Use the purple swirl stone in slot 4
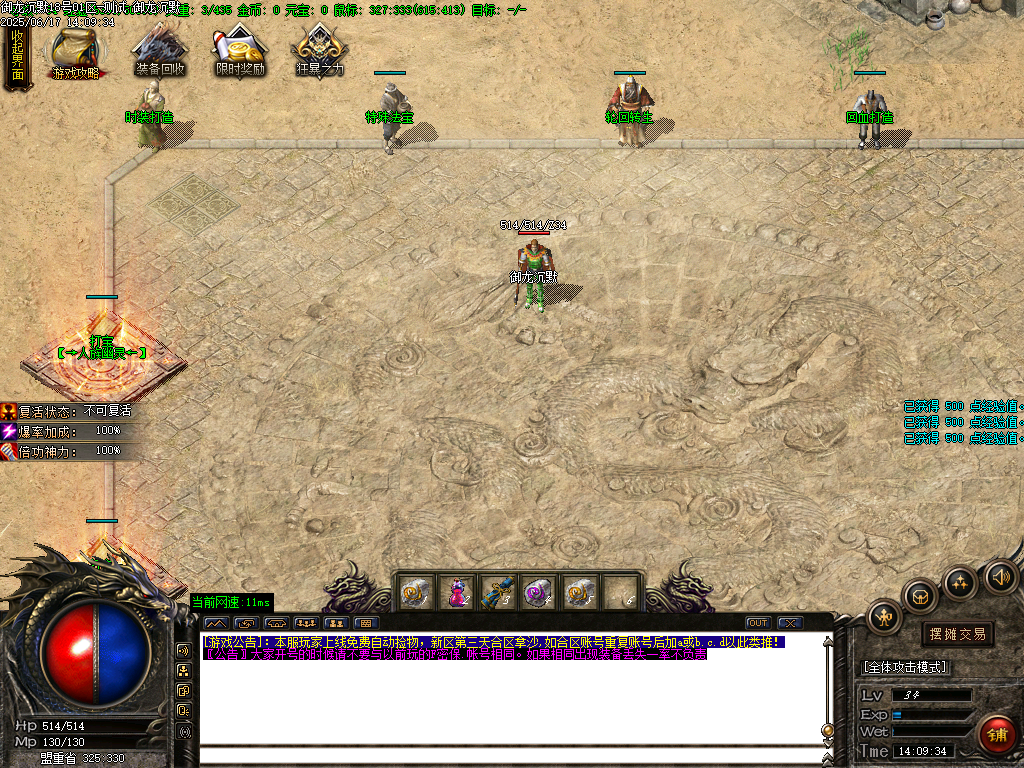The height and width of the screenshot is (768, 1024). pyautogui.click(x=538, y=592)
